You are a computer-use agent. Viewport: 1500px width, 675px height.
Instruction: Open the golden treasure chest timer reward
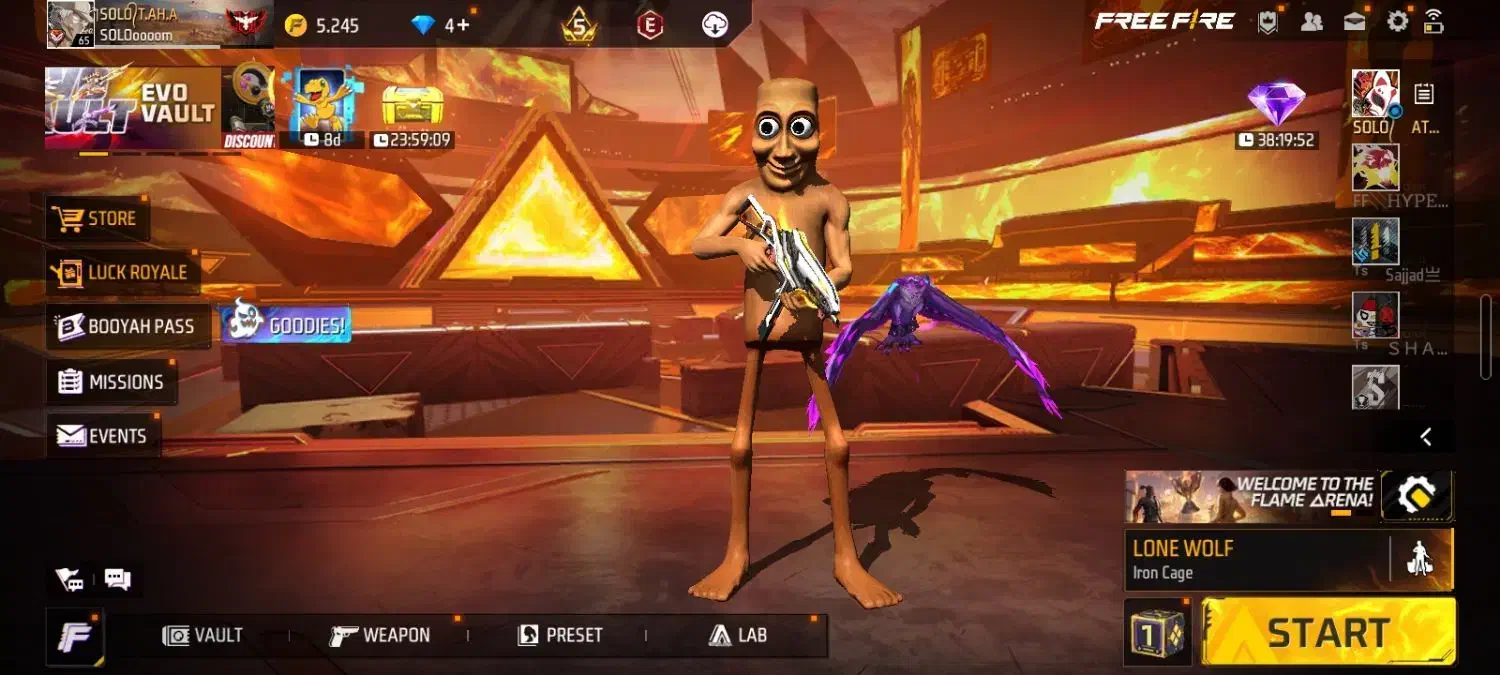(411, 108)
